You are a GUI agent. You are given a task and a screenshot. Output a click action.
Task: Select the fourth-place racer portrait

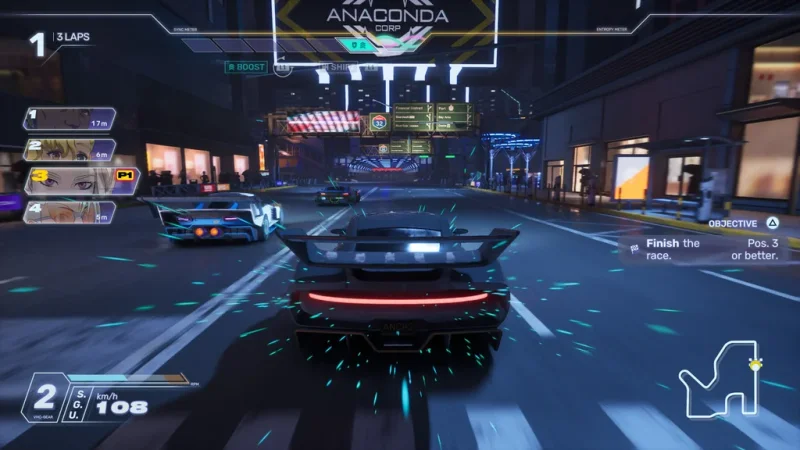point(68,212)
